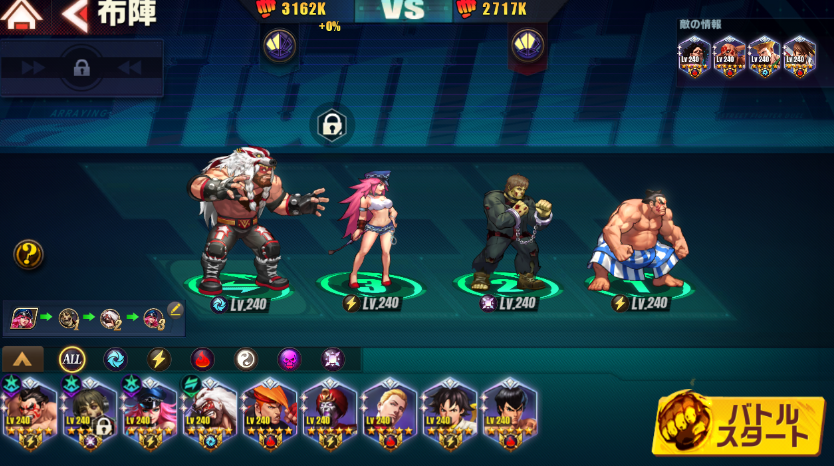Go to the home screen
Viewport: 834px width, 466px height.
point(24,15)
